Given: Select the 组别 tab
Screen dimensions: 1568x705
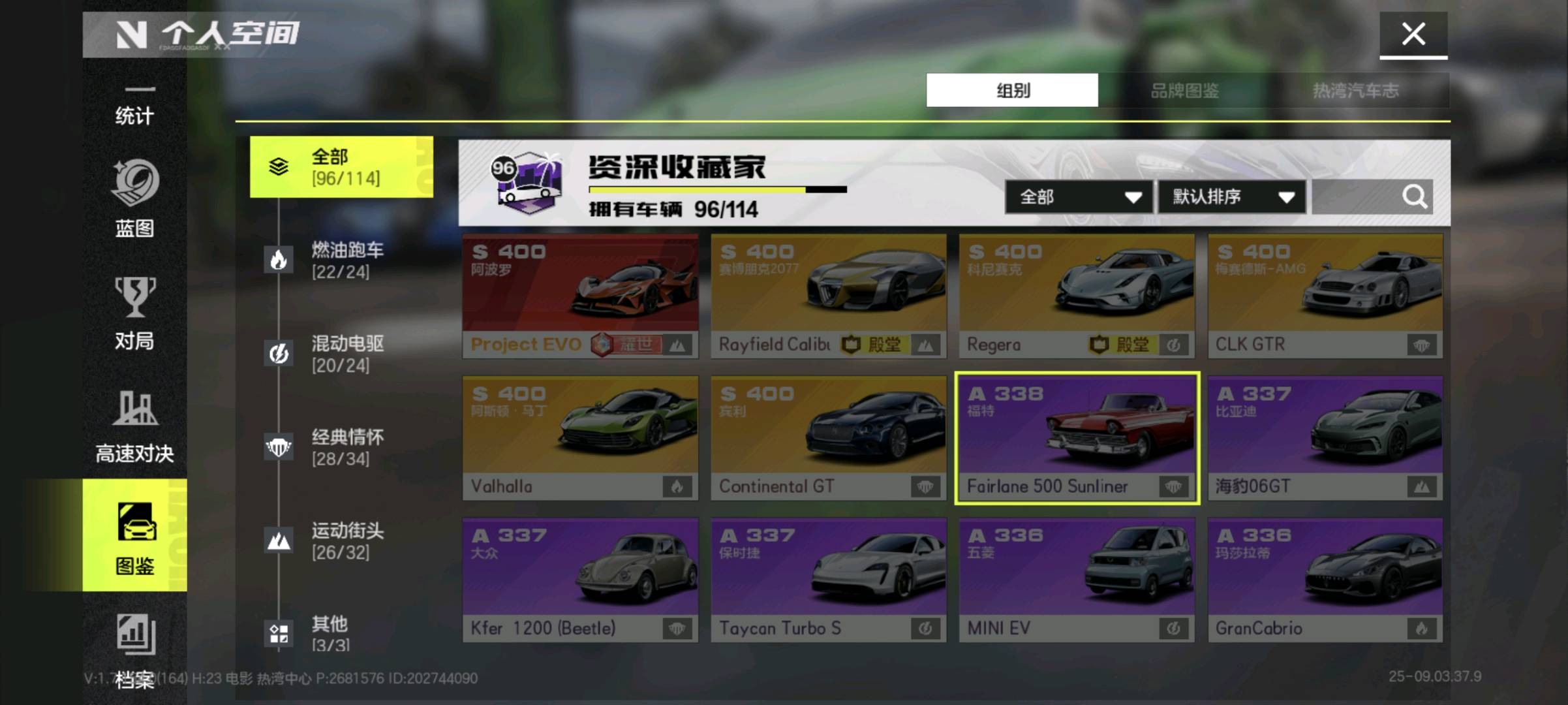Looking at the screenshot, I should pos(1012,90).
